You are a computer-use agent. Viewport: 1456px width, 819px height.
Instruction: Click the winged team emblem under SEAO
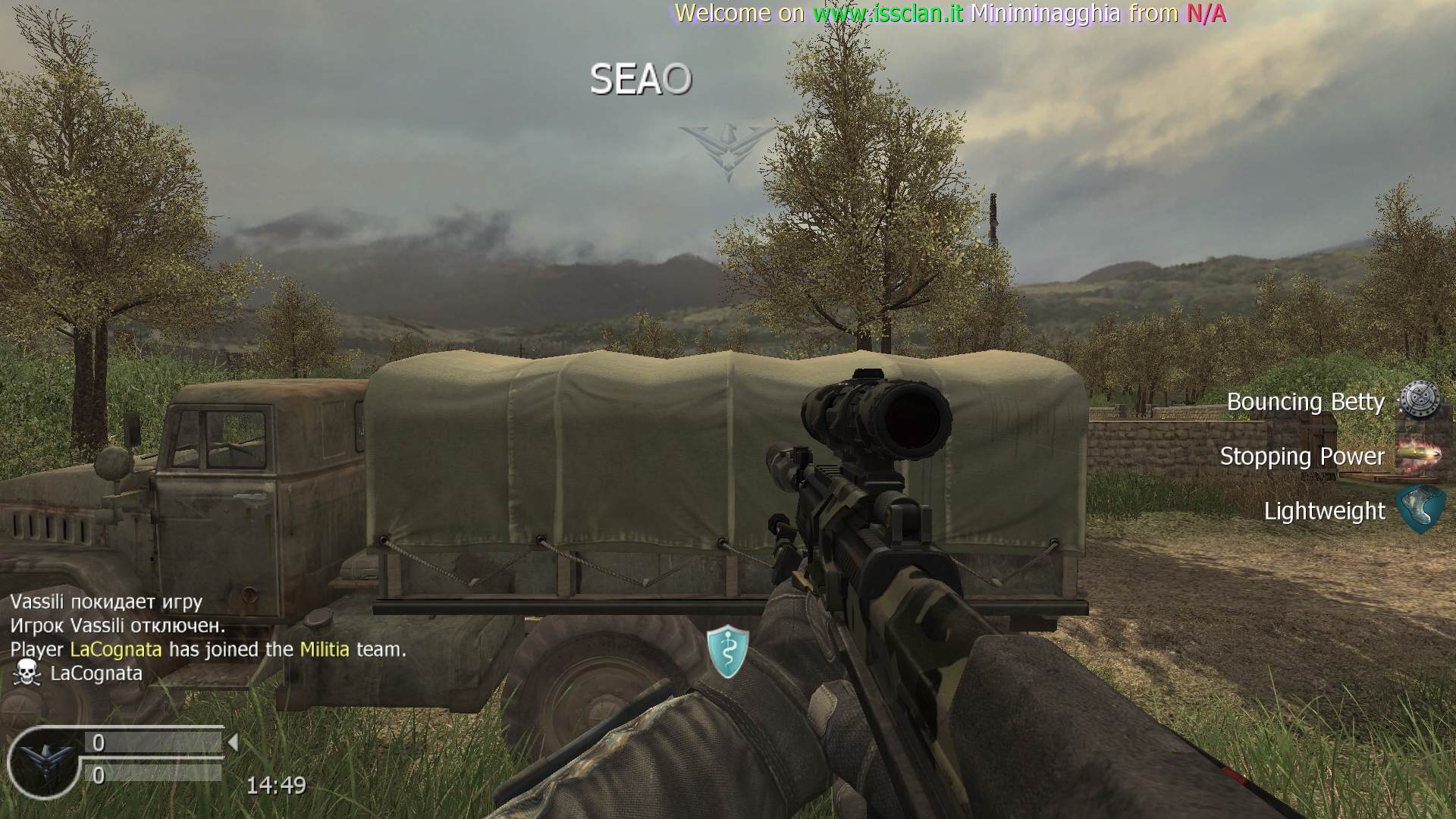coord(728,151)
